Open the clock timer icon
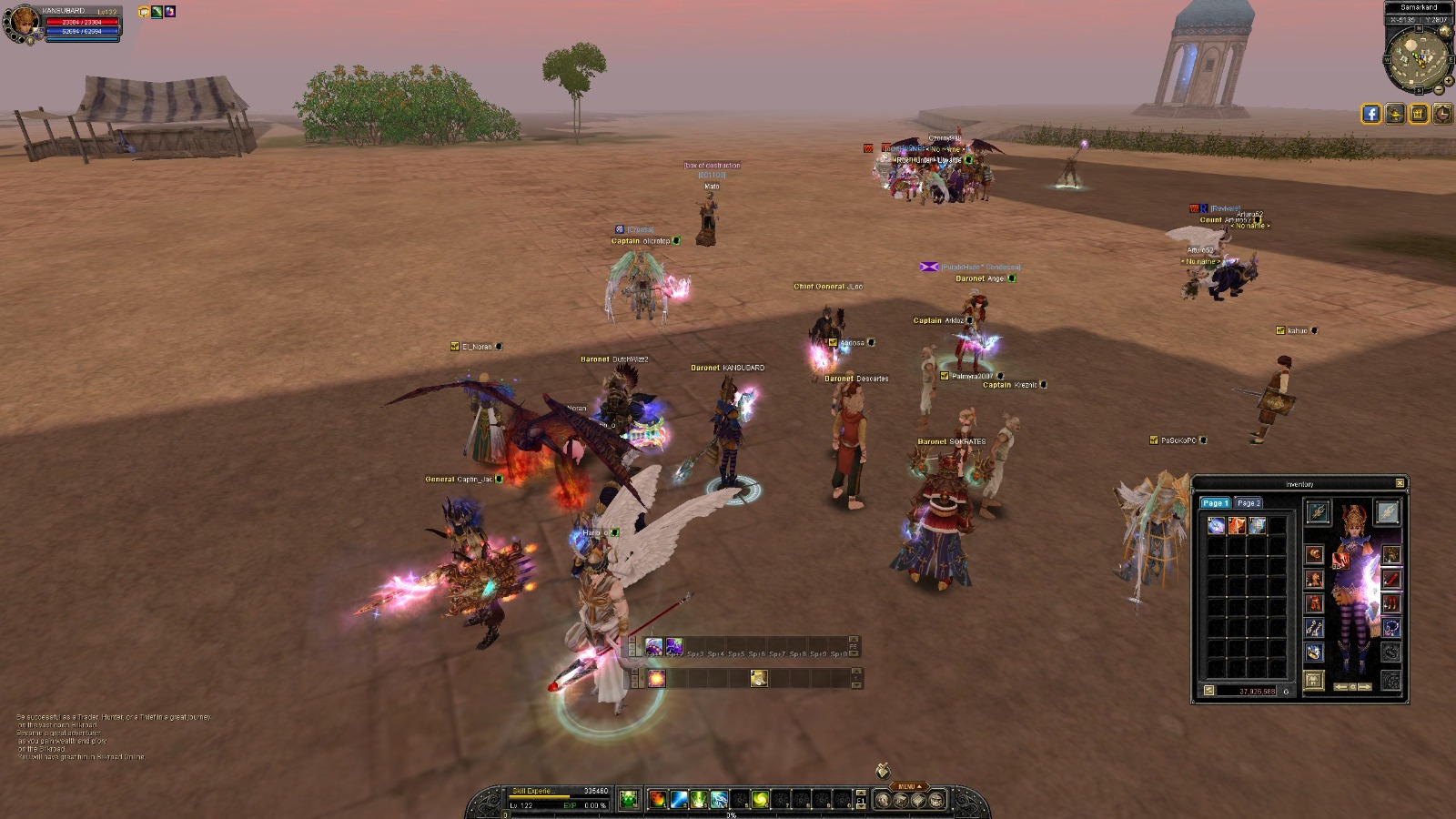The height and width of the screenshot is (819, 1456). 1442,114
